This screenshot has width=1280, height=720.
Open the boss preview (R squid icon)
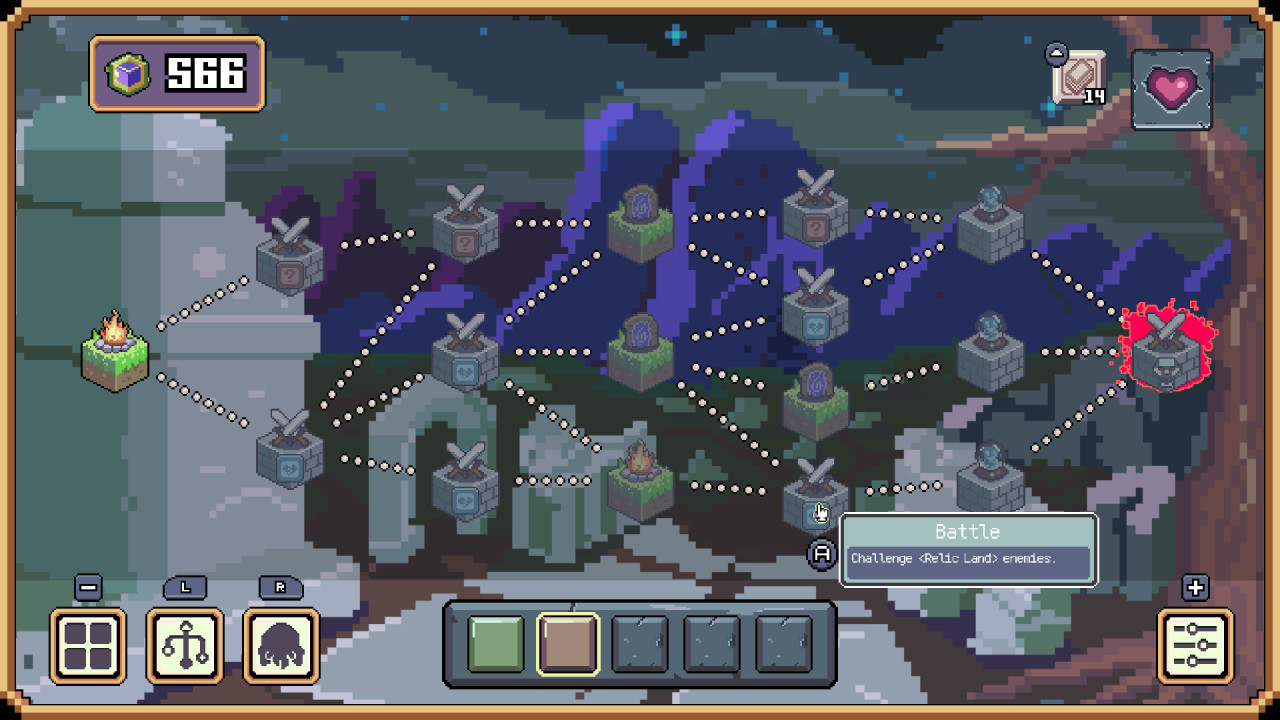click(x=280, y=645)
